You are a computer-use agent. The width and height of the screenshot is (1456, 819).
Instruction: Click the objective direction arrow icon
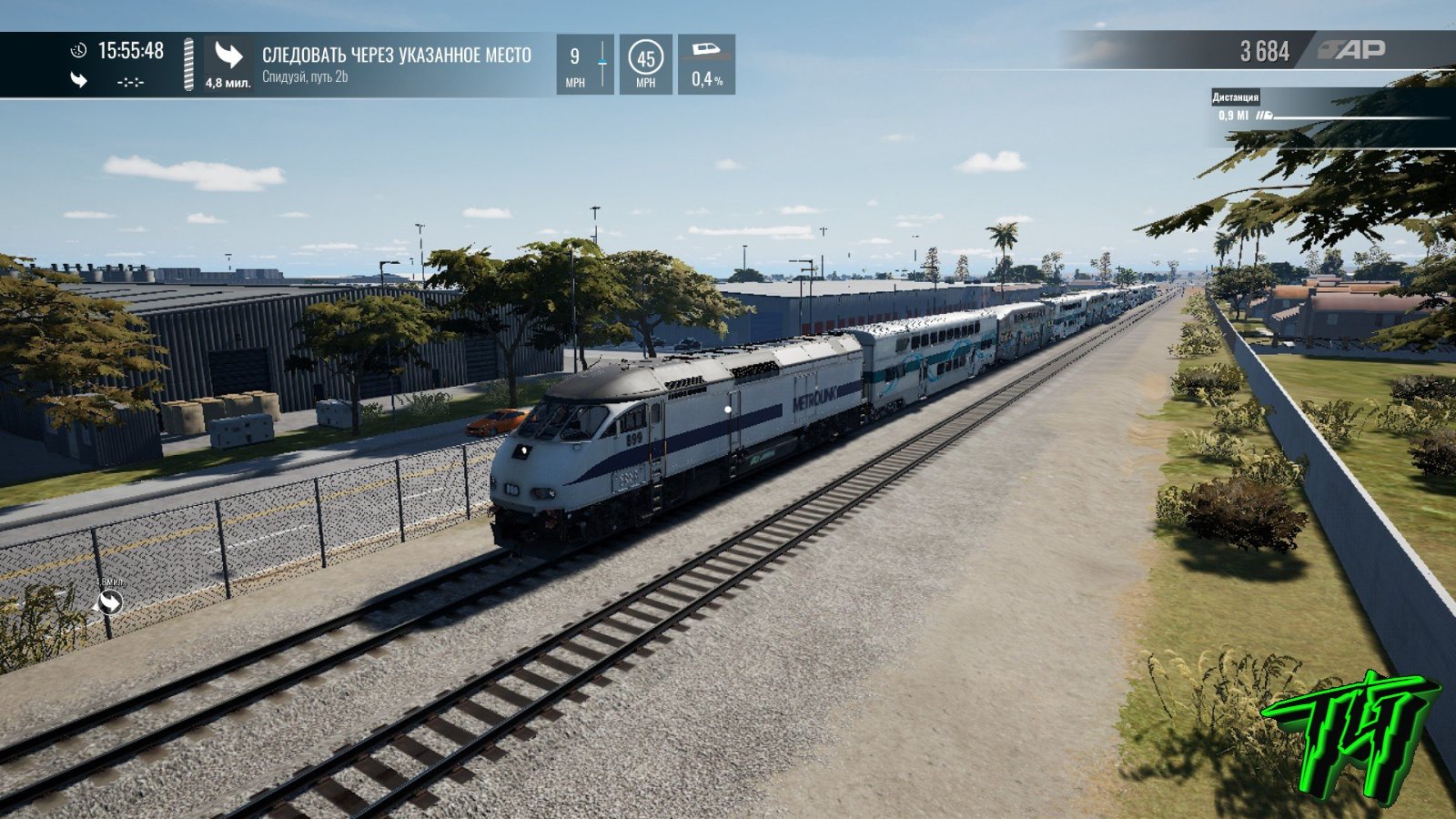click(228, 56)
